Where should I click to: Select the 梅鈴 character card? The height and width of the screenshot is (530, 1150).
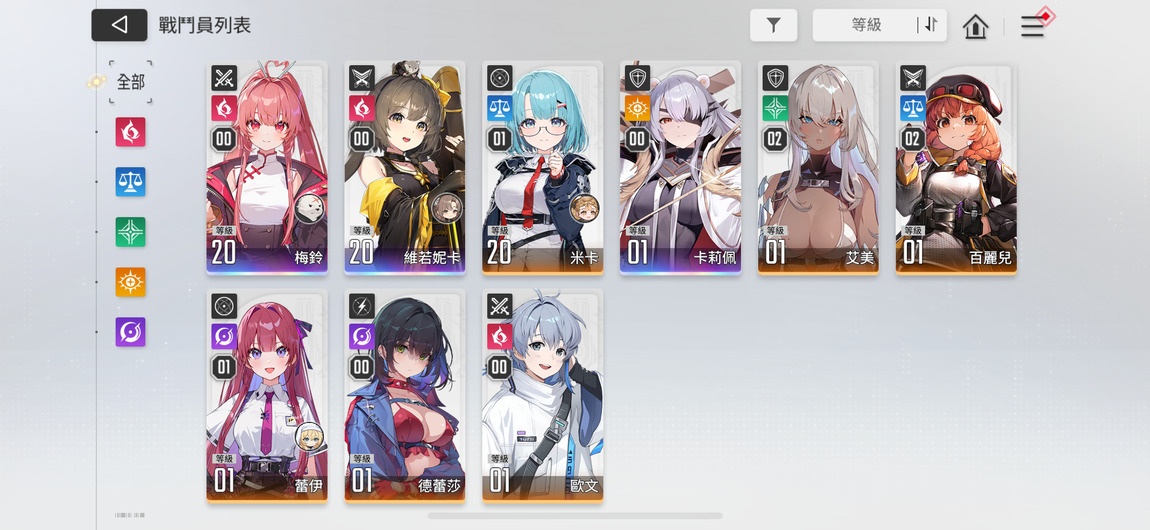coord(267,168)
